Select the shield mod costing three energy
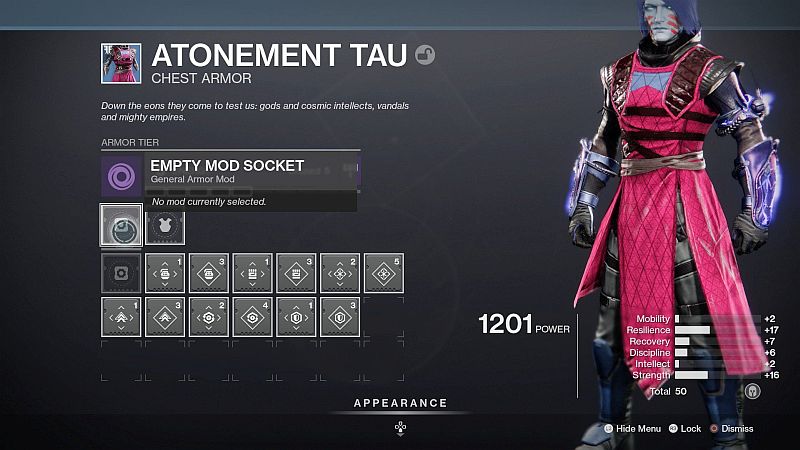Screen dimensions: 800x450 click(x=340, y=316)
